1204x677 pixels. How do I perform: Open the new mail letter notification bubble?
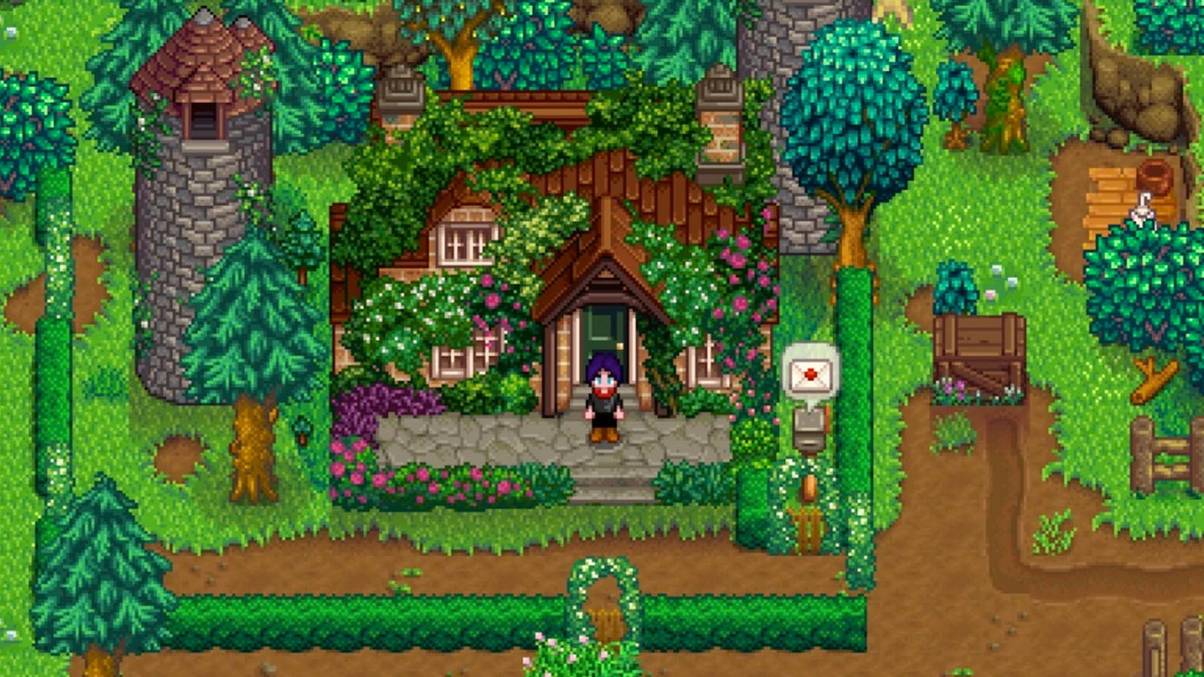(x=809, y=376)
